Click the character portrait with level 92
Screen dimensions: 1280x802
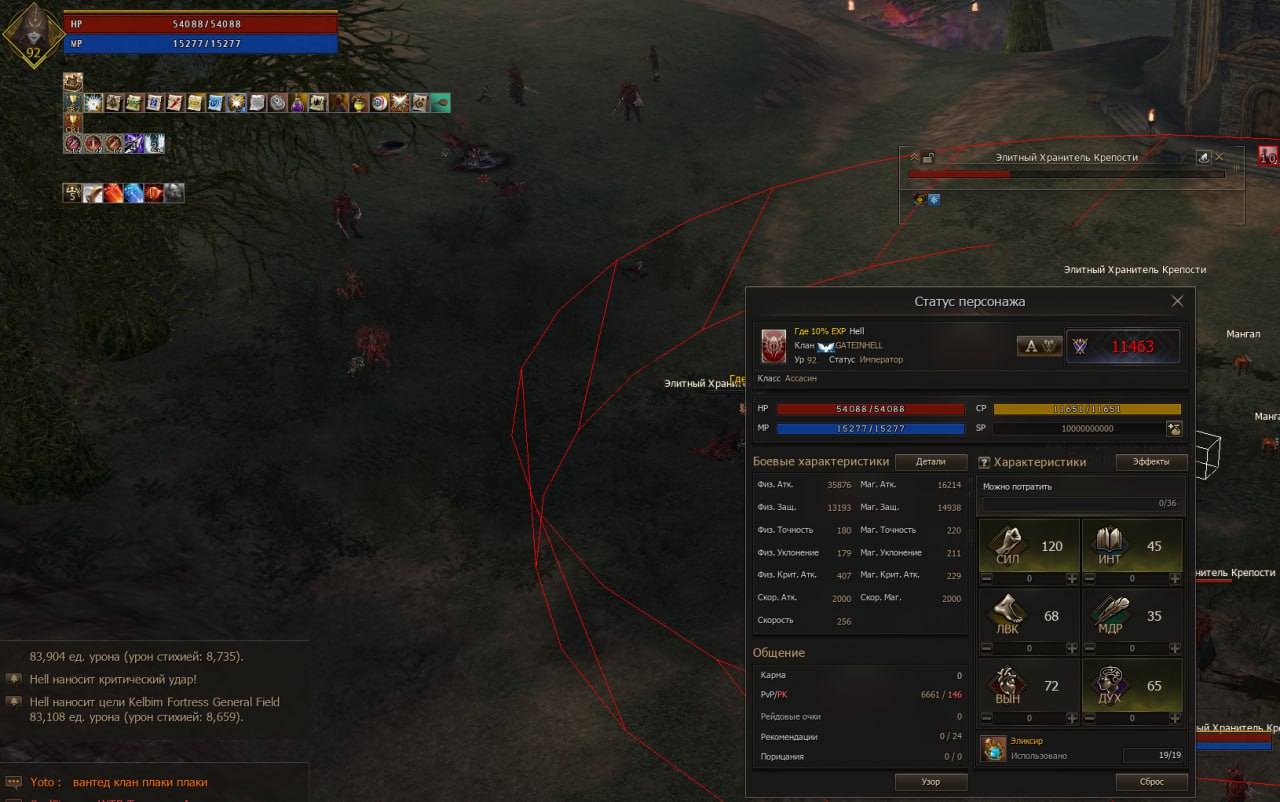[33, 35]
